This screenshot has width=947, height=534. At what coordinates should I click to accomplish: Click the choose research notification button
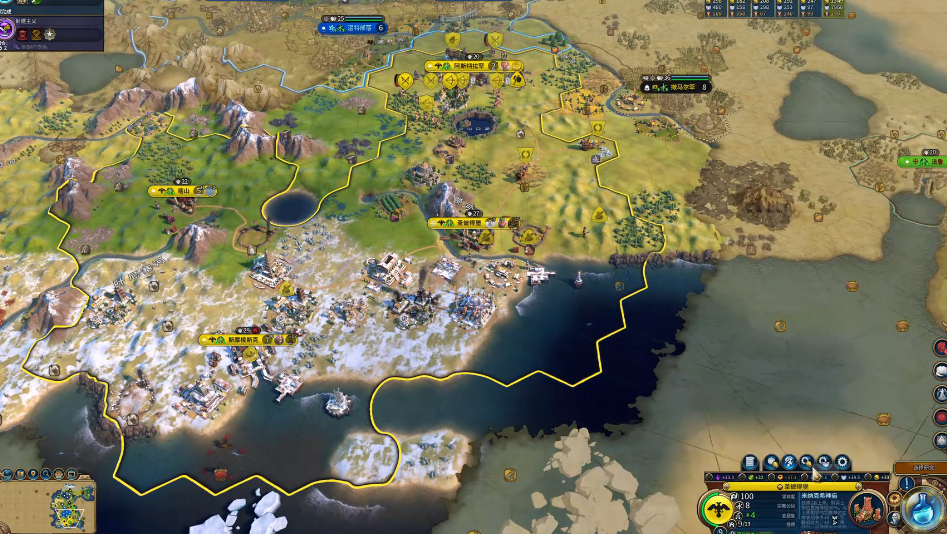(x=913, y=468)
